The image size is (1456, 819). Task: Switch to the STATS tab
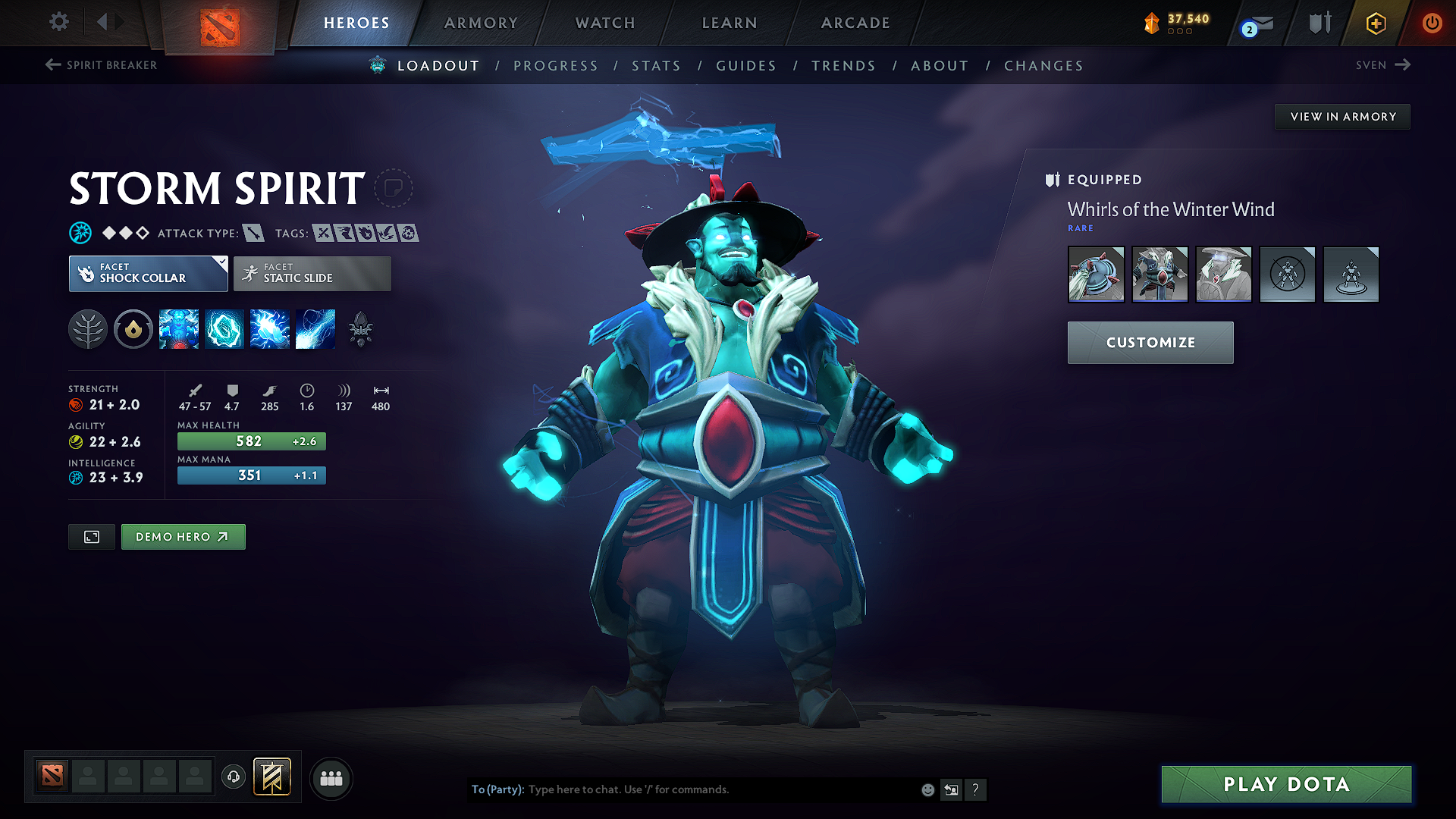[657, 66]
